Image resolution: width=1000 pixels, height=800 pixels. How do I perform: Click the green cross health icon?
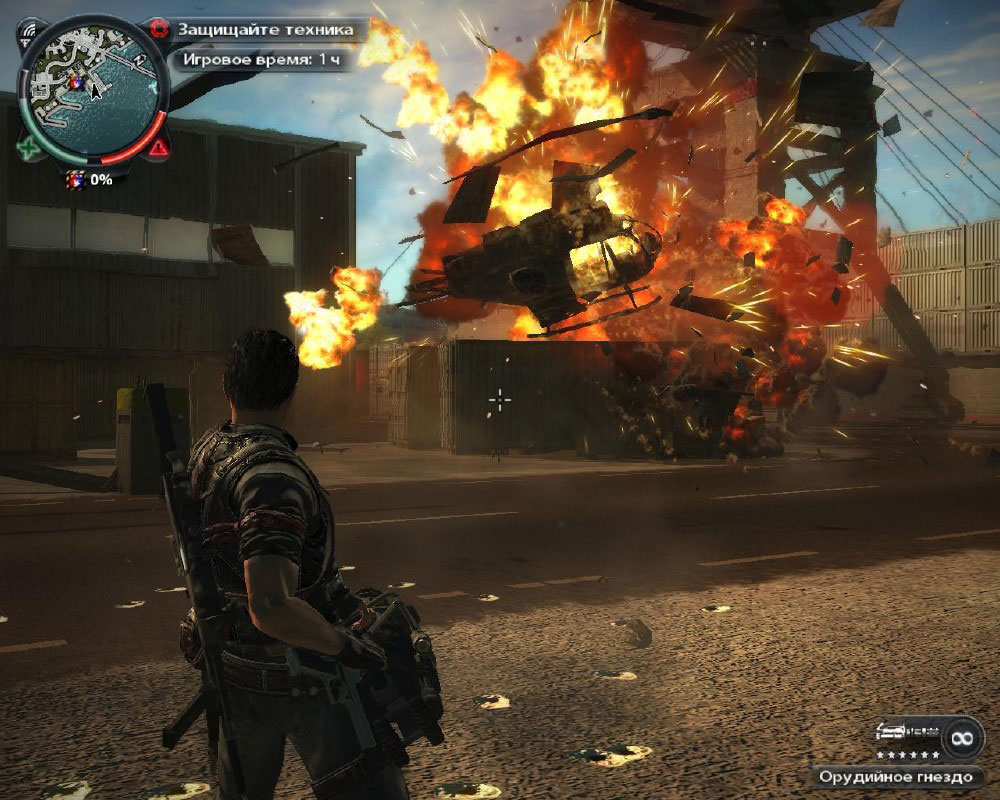[x=26, y=149]
